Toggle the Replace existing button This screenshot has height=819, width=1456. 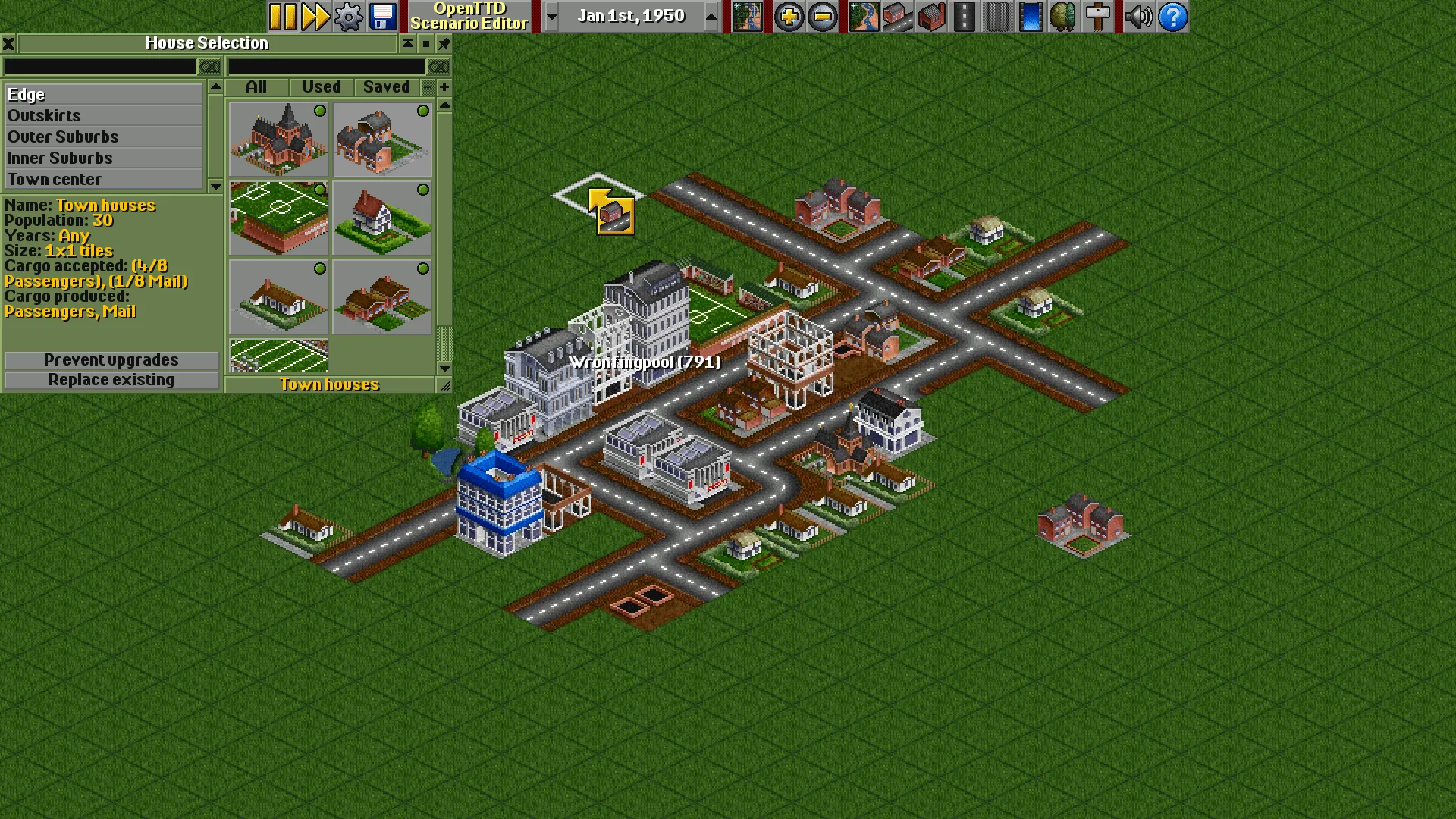tap(111, 380)
